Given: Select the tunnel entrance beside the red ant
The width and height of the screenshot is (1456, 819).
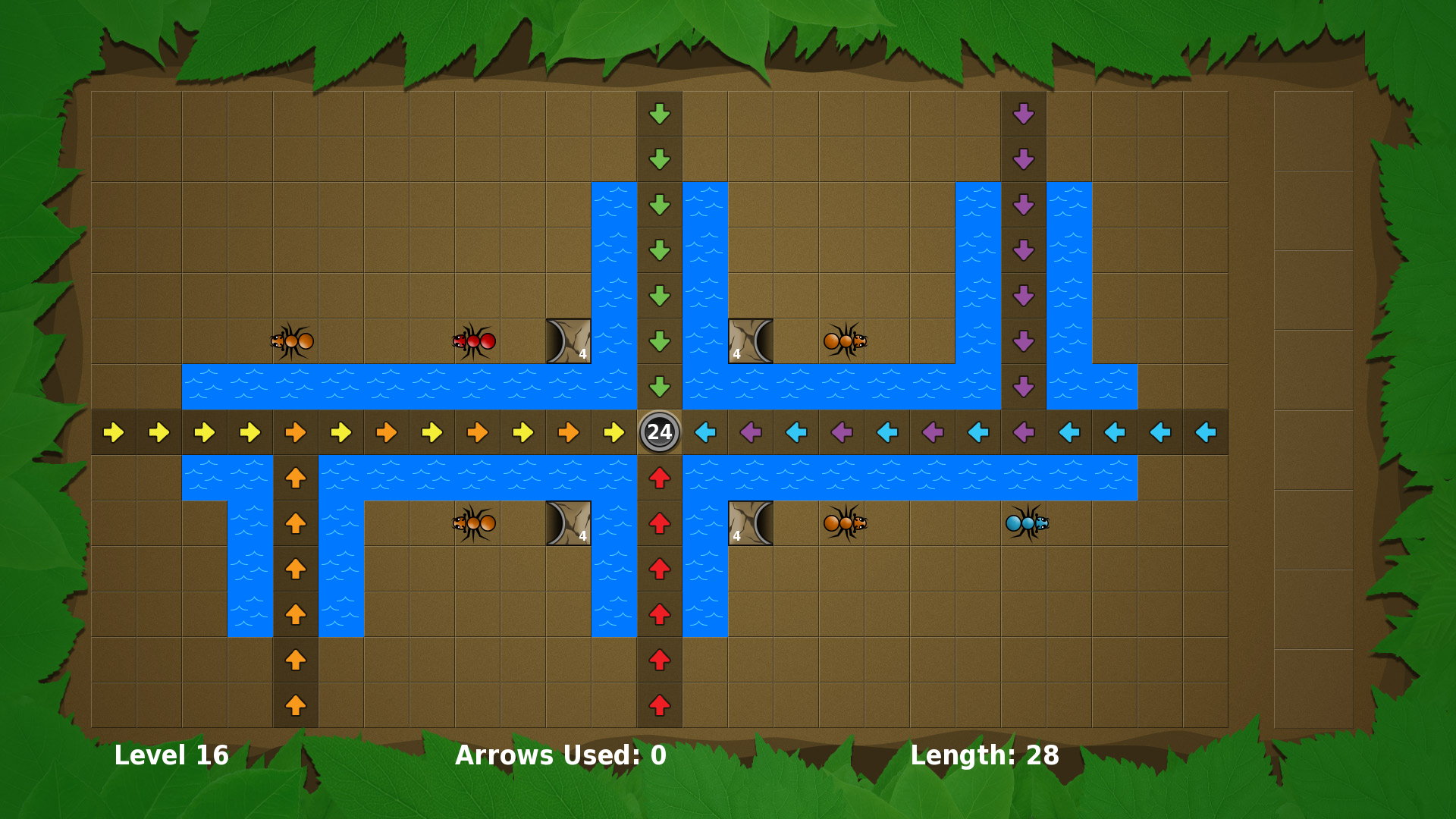Looking at the screenshot, I should (568, 341).
